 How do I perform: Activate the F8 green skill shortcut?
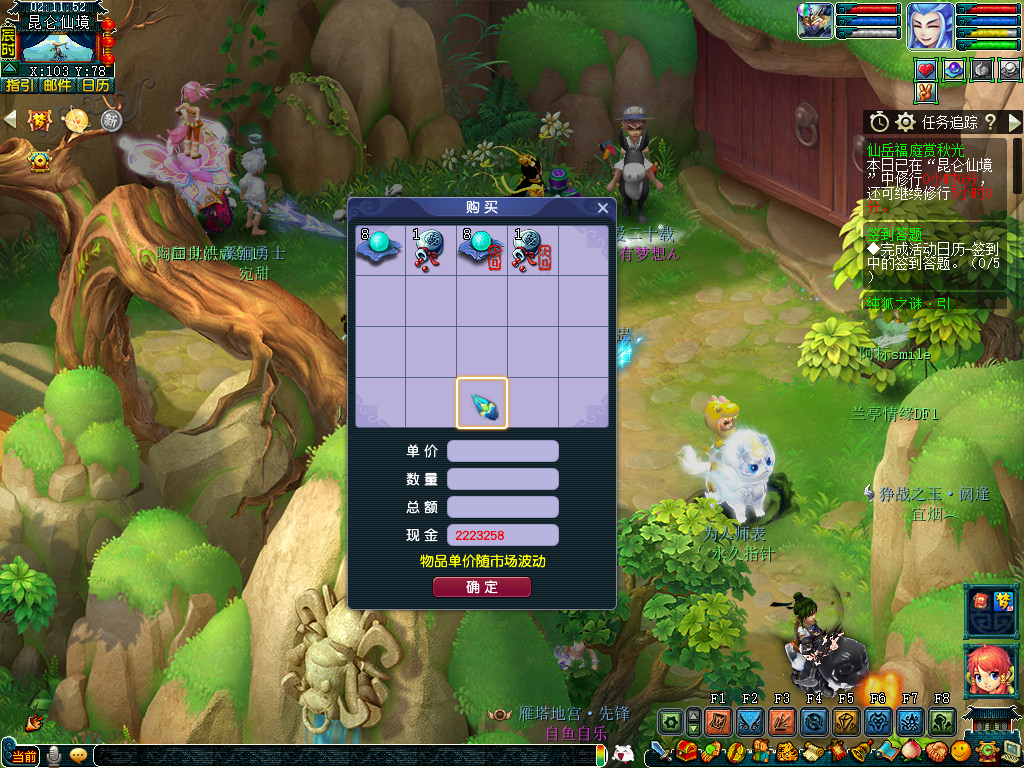tap(942, 721)
